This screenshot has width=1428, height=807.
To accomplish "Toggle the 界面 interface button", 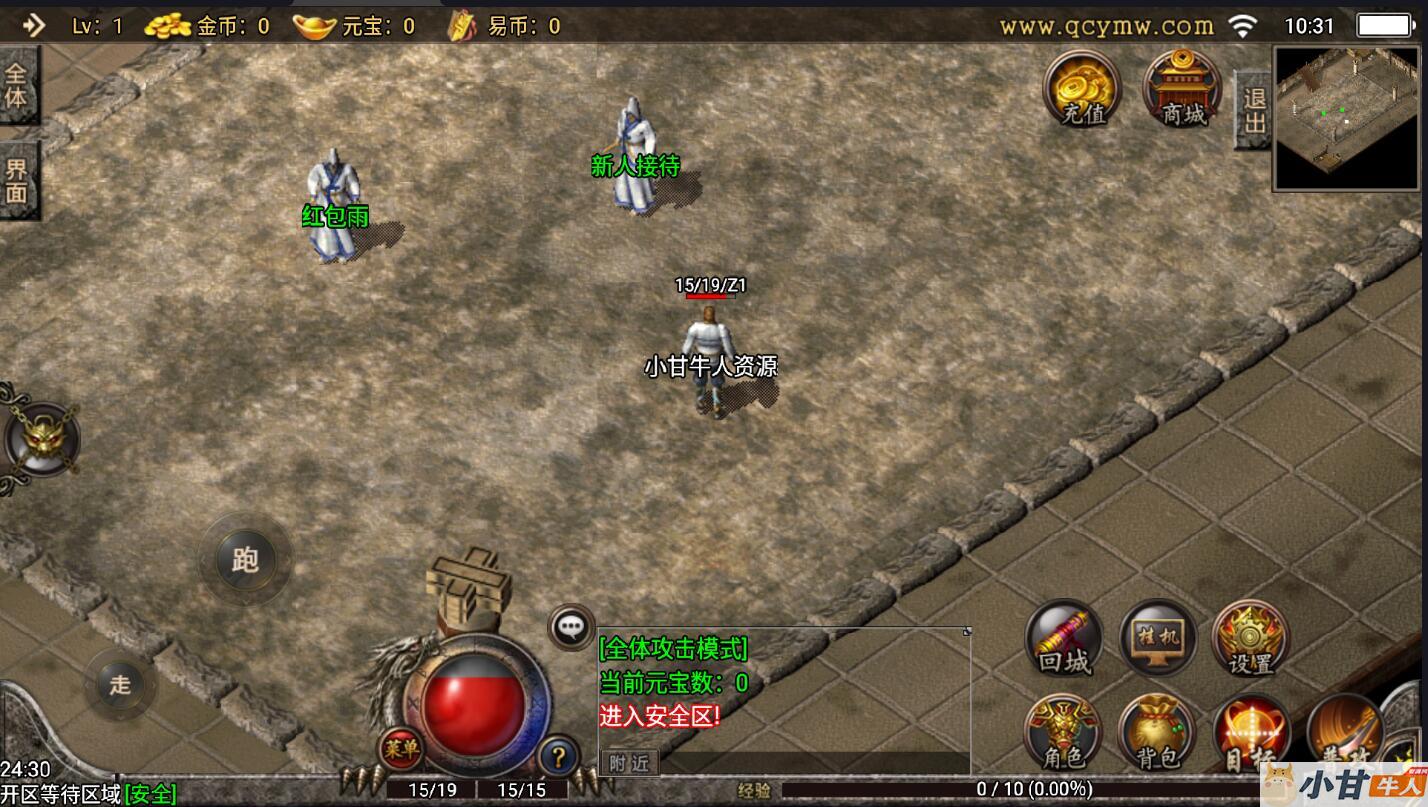I will click(x=18, y=180).
